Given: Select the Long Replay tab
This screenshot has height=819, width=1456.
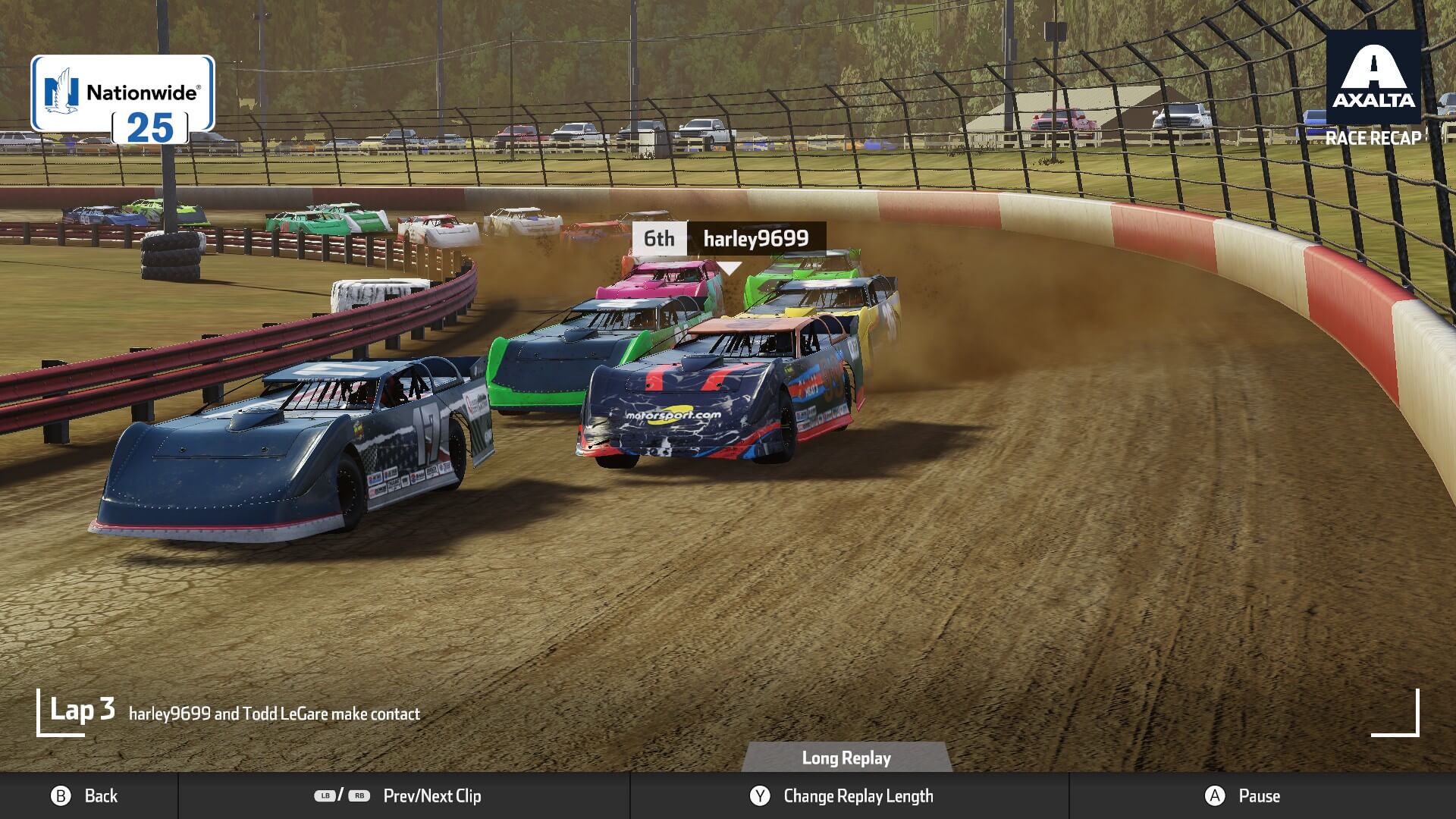Looking at the screenshot, I should click(x=846, y=758).
